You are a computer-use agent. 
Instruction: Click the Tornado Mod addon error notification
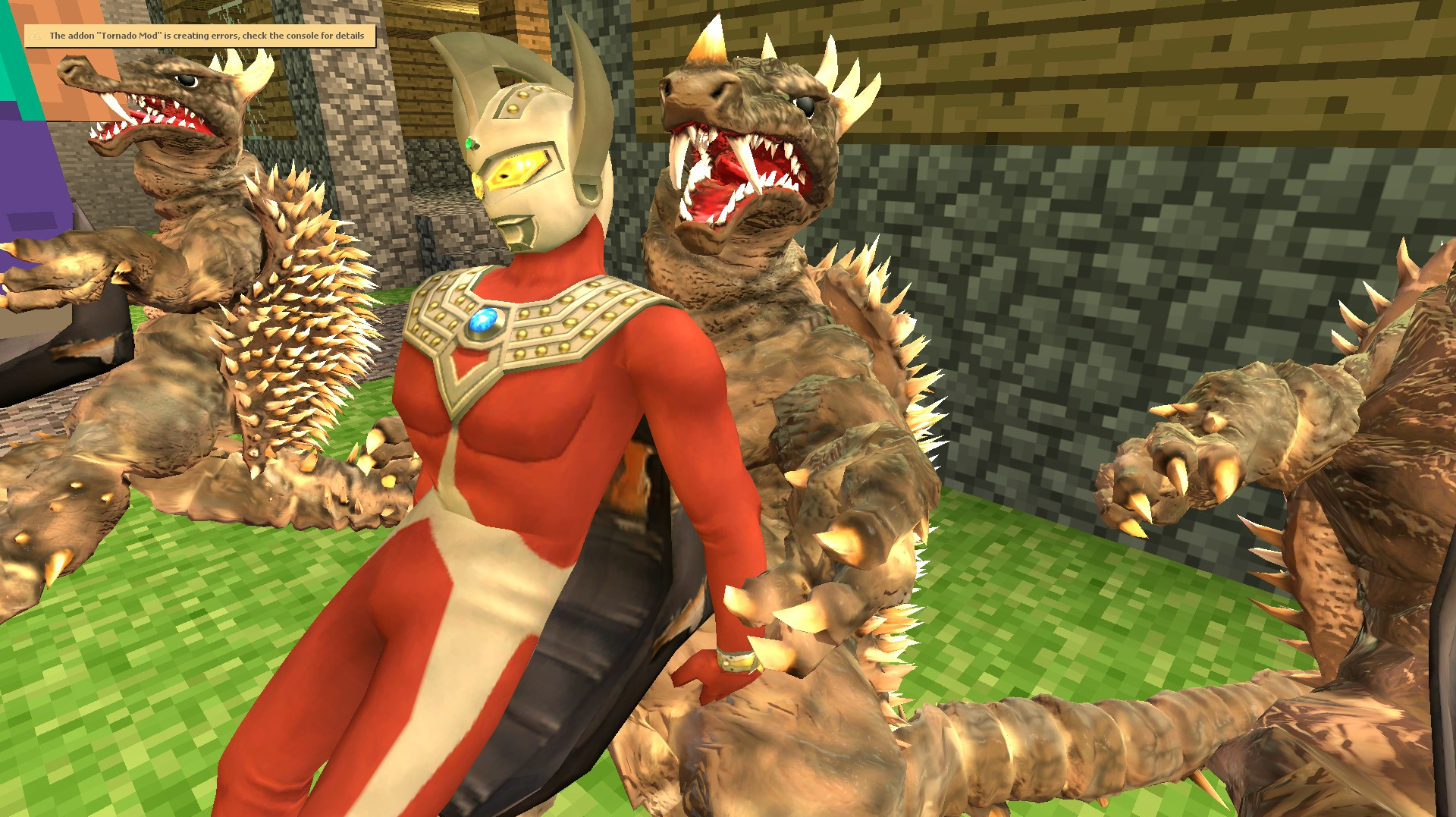[x=200, y=36]
